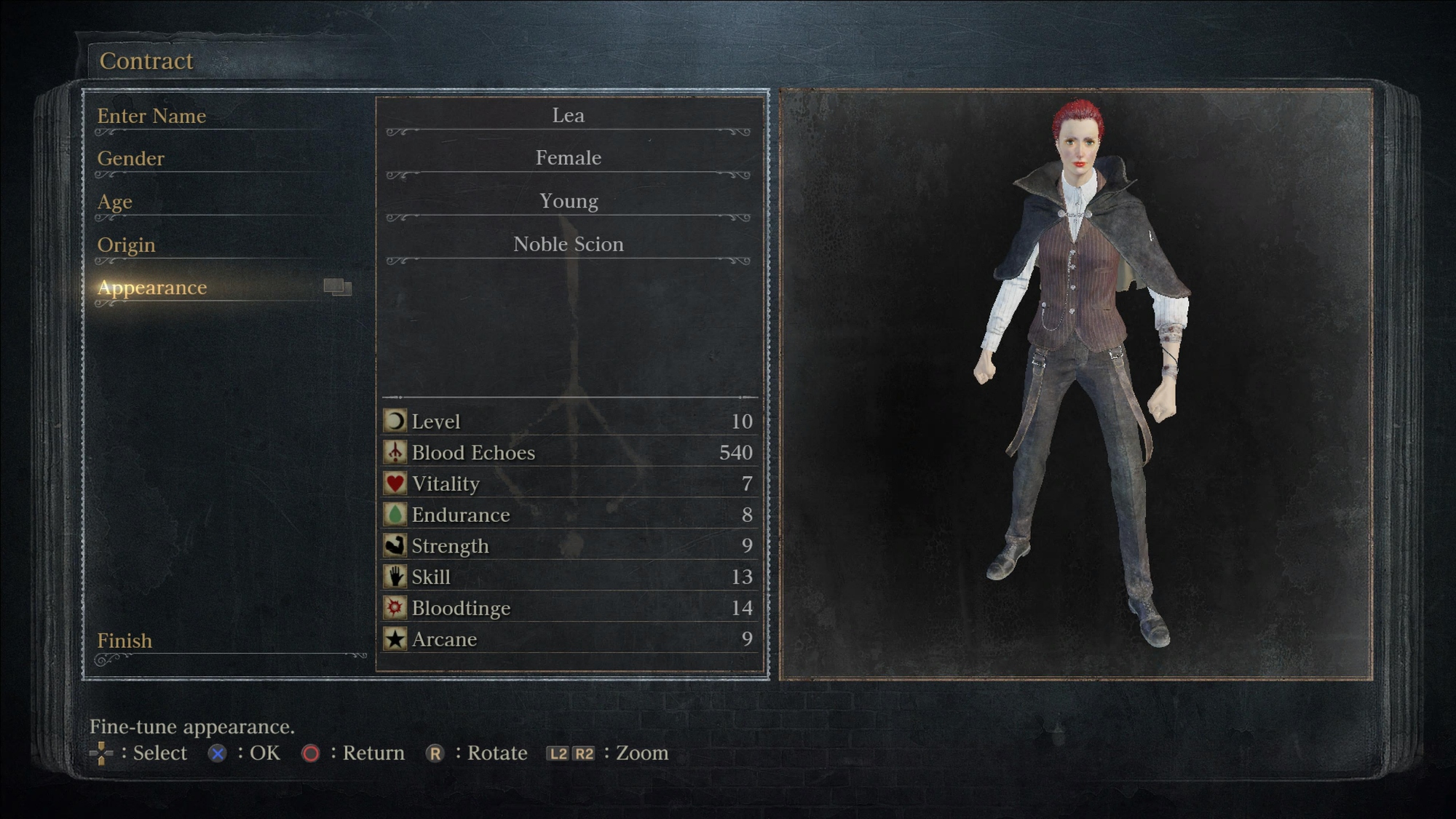Change the Female gender value
Viewport: 1456px width, 819px height.
[568, 158]
